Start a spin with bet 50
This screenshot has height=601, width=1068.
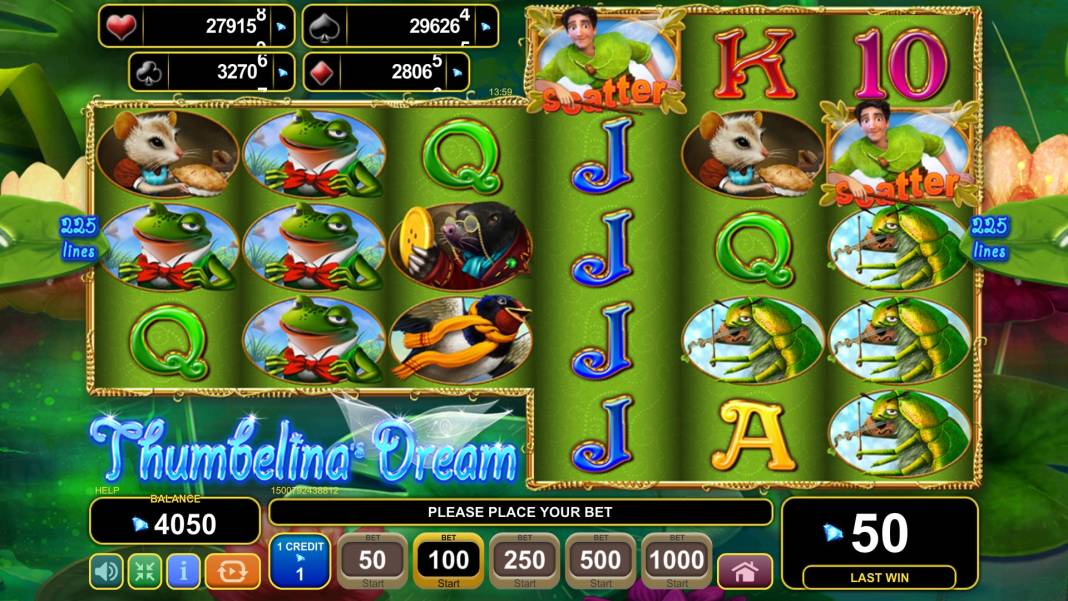372,561
